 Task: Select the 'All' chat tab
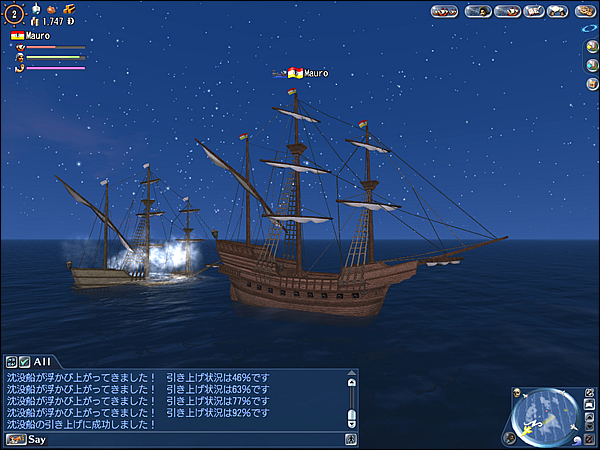pyautogui.click(x=42, y=361)
